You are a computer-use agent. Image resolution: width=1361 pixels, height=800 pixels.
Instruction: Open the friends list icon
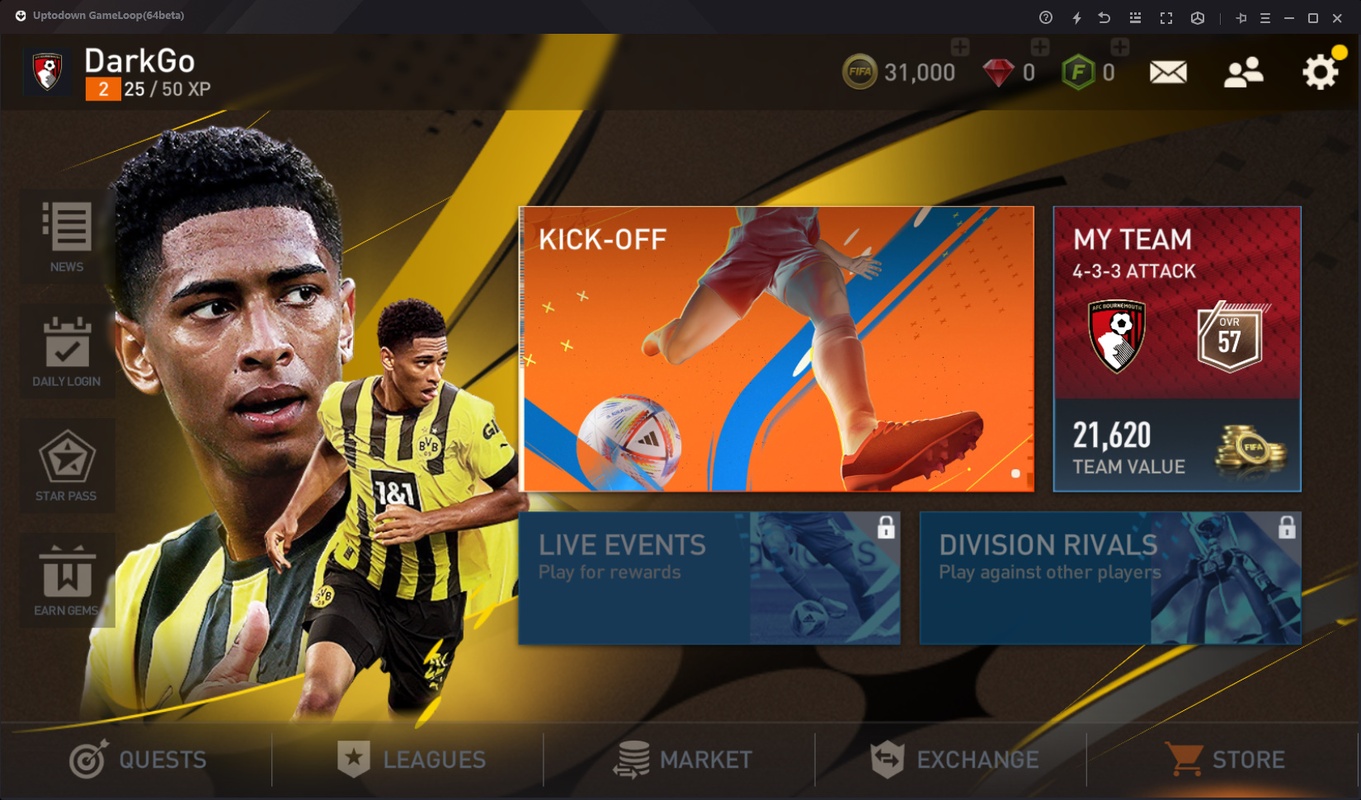[1243, 72]
